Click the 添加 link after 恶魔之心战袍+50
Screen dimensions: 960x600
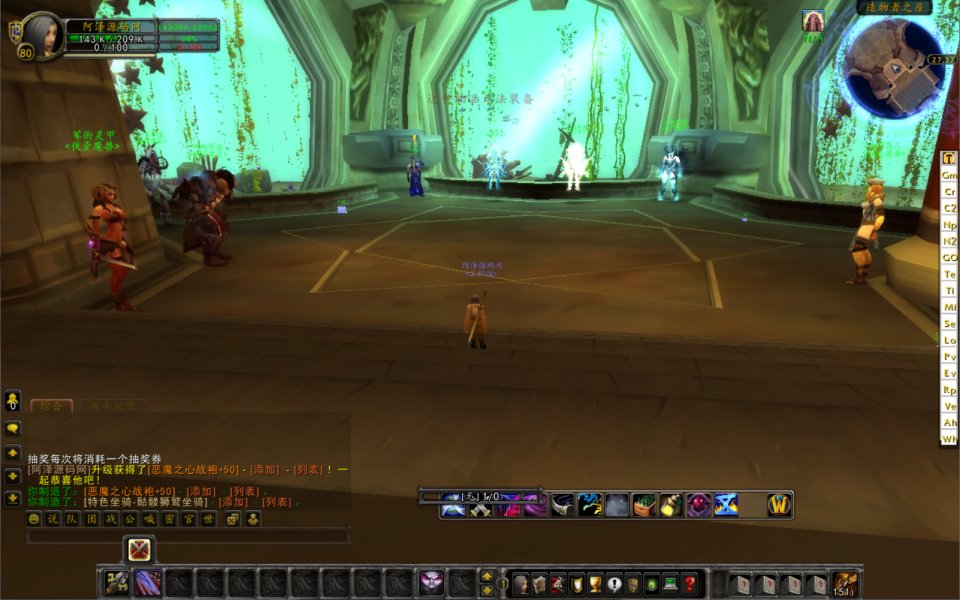[264, 469]
